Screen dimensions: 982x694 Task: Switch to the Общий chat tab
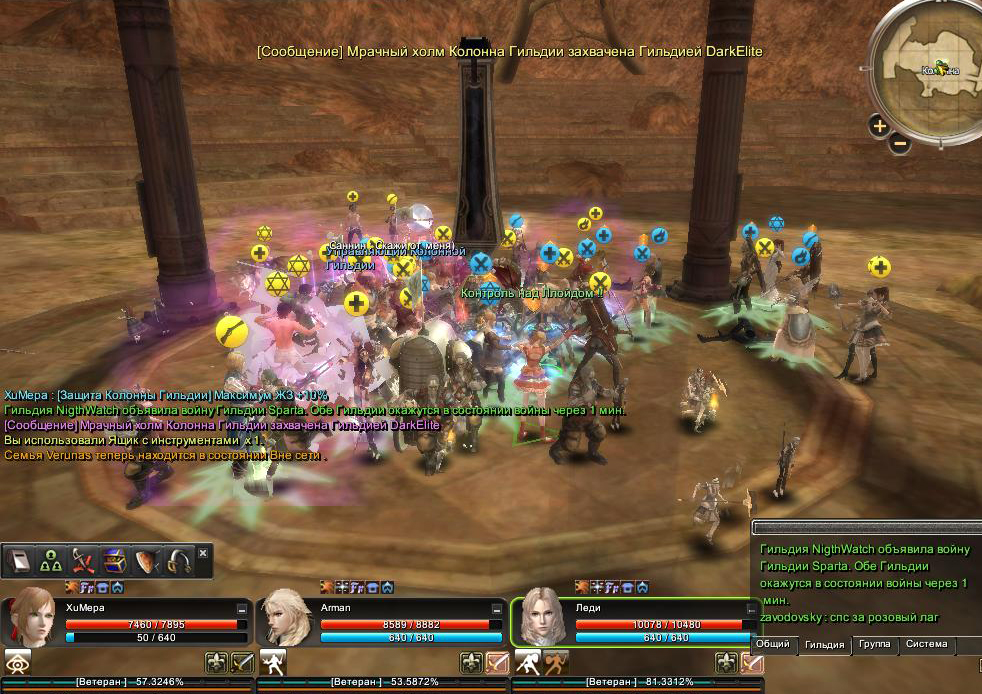[x=773, y=645]
